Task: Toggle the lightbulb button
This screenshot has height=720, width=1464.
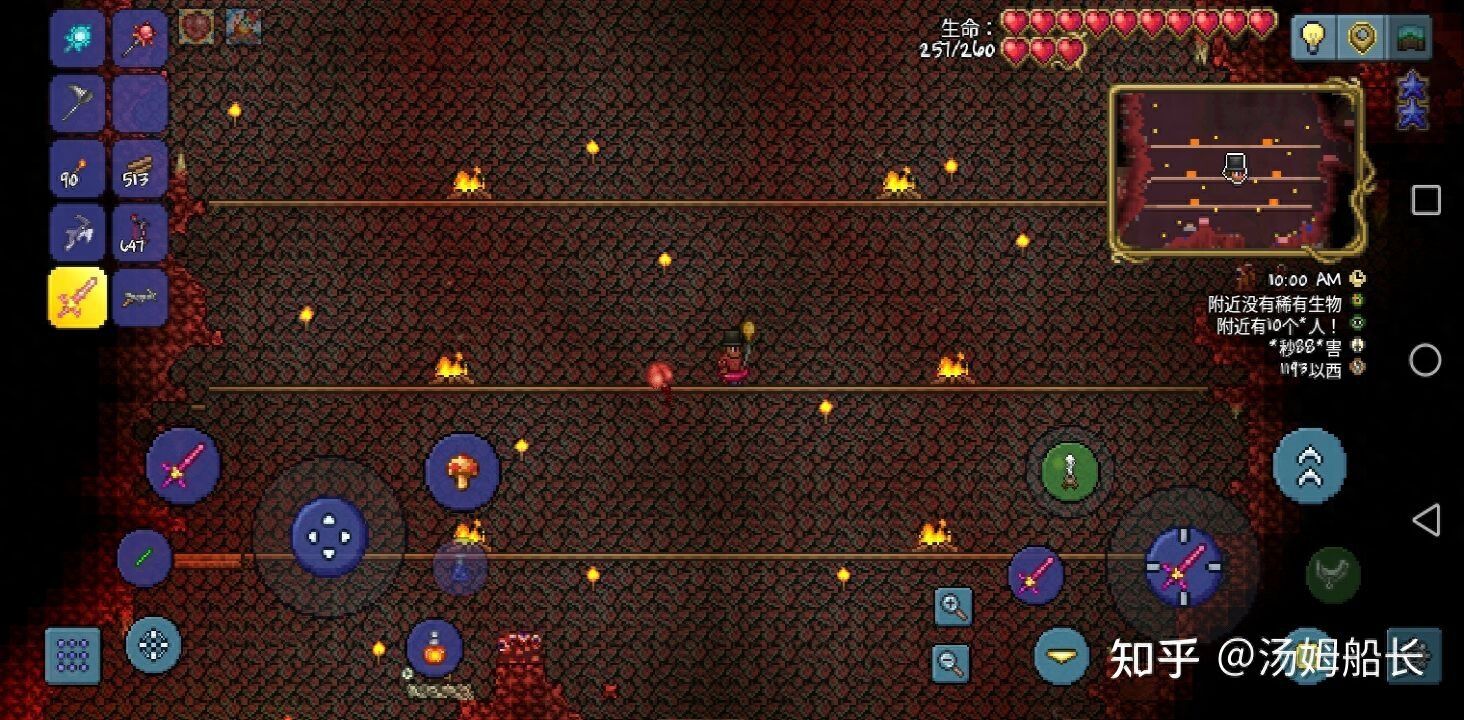Action: [1312, 37]
